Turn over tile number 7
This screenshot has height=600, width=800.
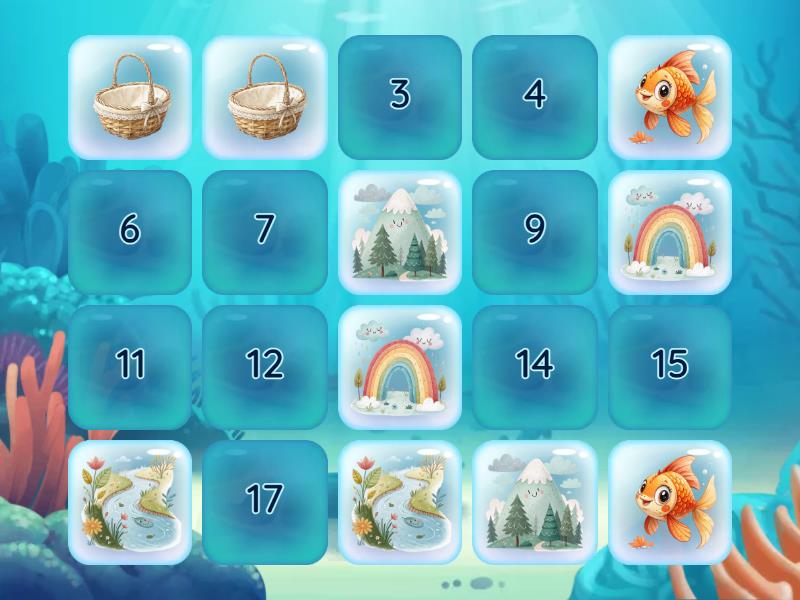[x=265, y=232]
